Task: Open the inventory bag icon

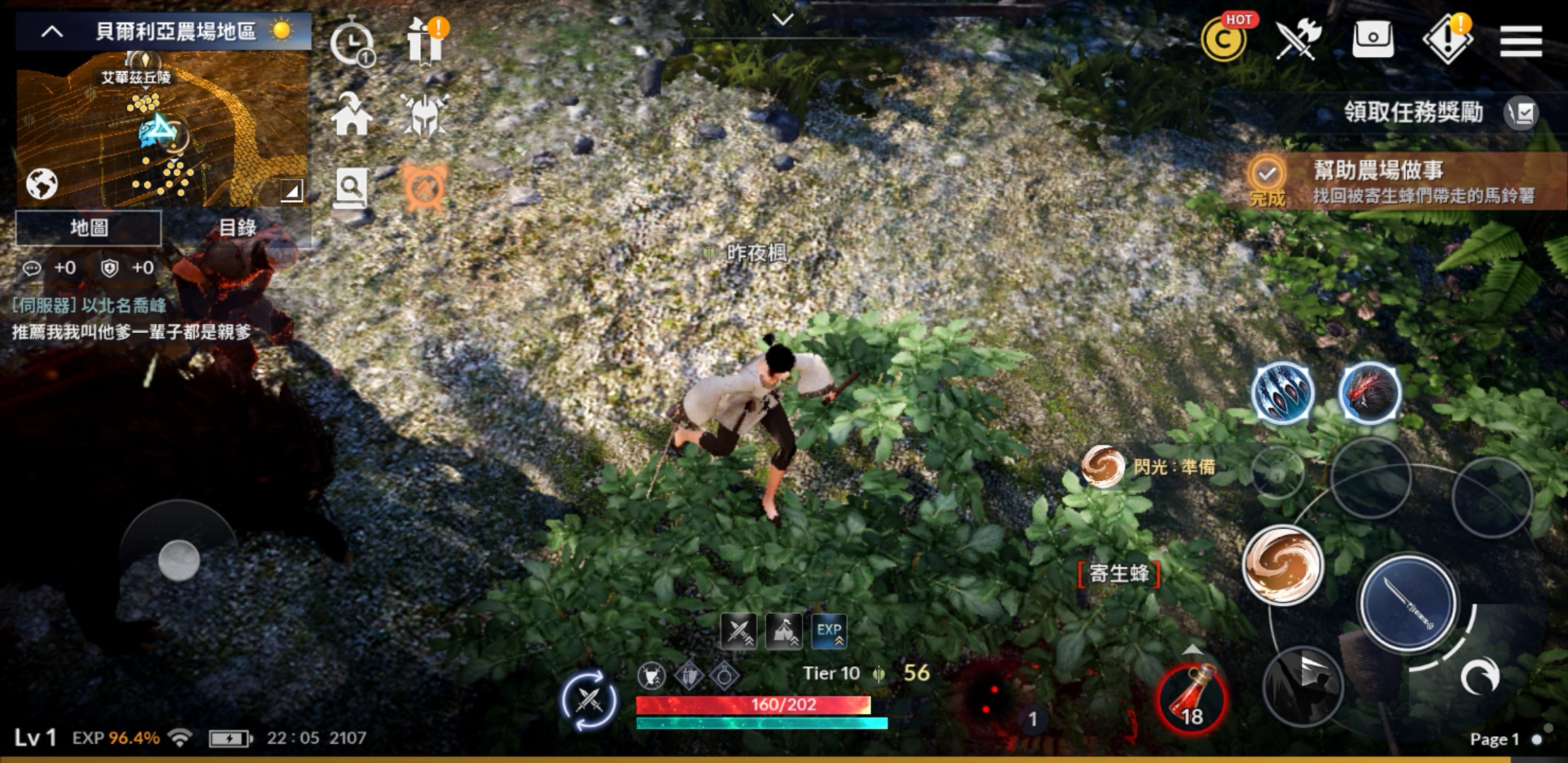Action: [1373, 40]
